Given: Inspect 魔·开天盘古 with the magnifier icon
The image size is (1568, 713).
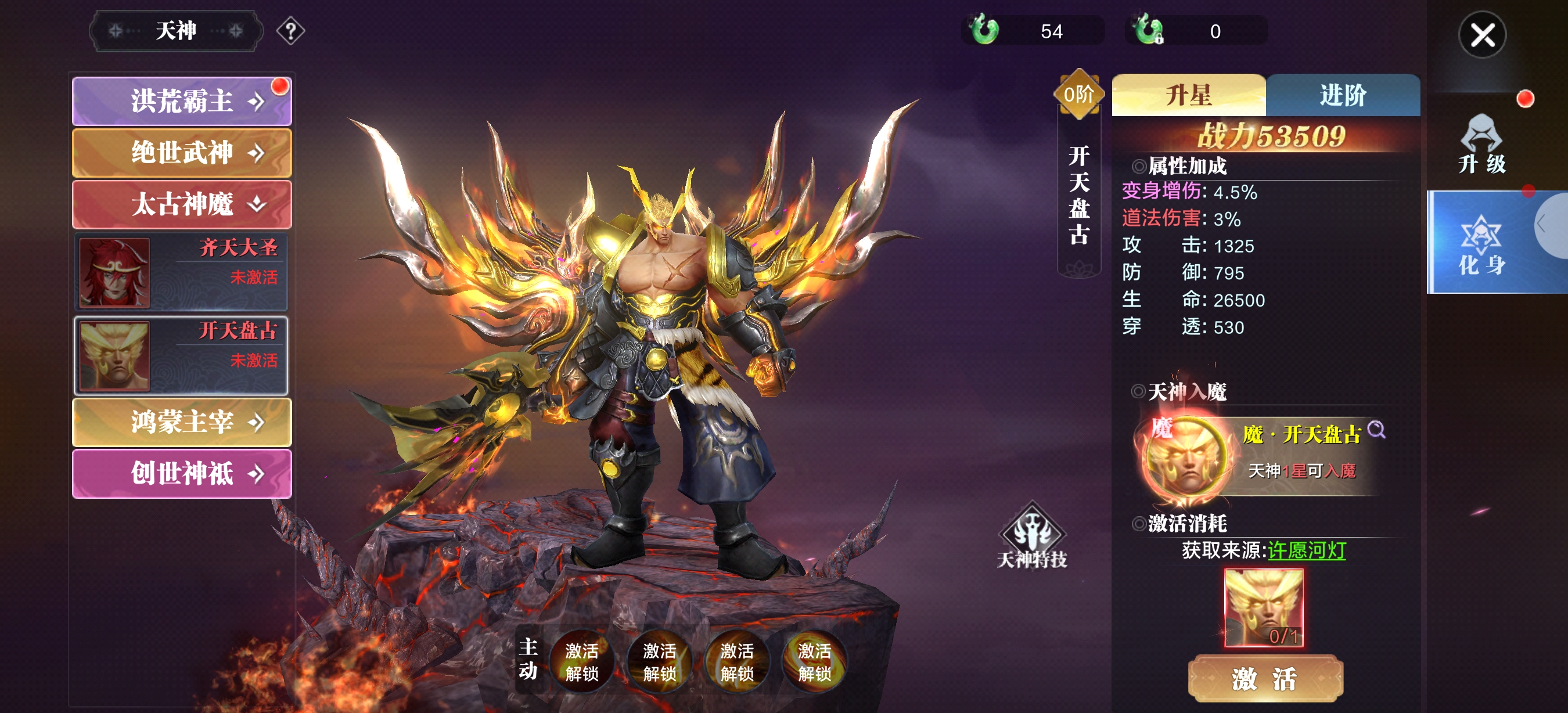Looking at the screenshot, I should click(1376, 430).
